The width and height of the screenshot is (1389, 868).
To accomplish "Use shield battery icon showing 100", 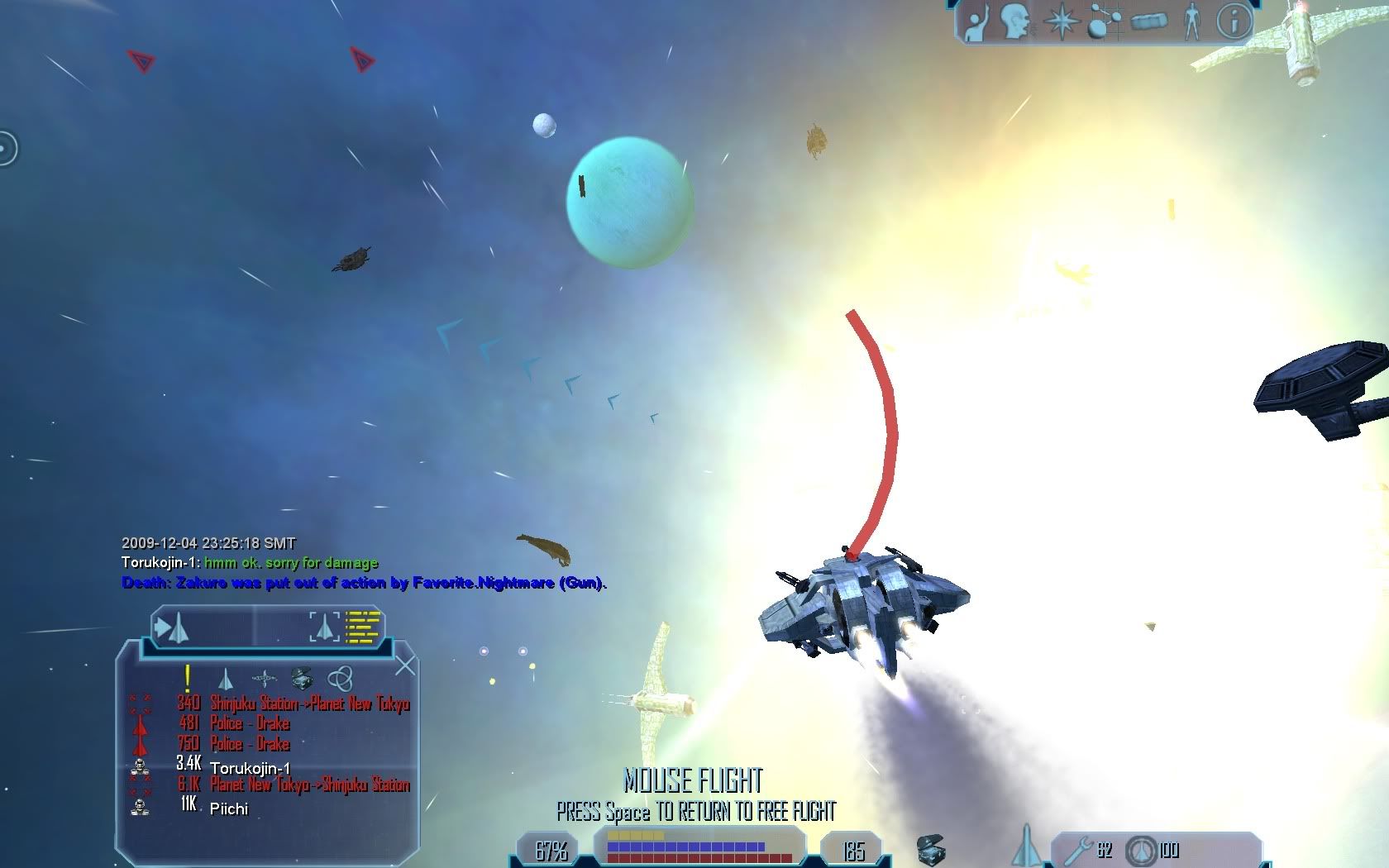I will (1142, 850).
